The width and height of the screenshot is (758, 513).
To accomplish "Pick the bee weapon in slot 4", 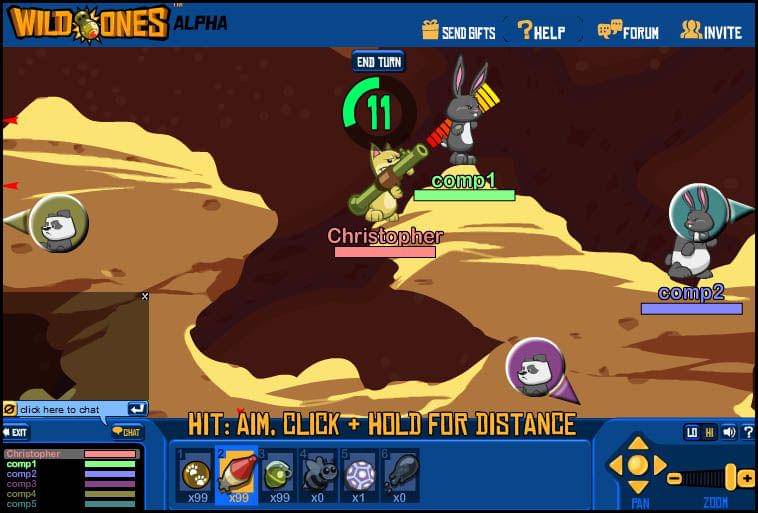I will (x=319, y=474).
